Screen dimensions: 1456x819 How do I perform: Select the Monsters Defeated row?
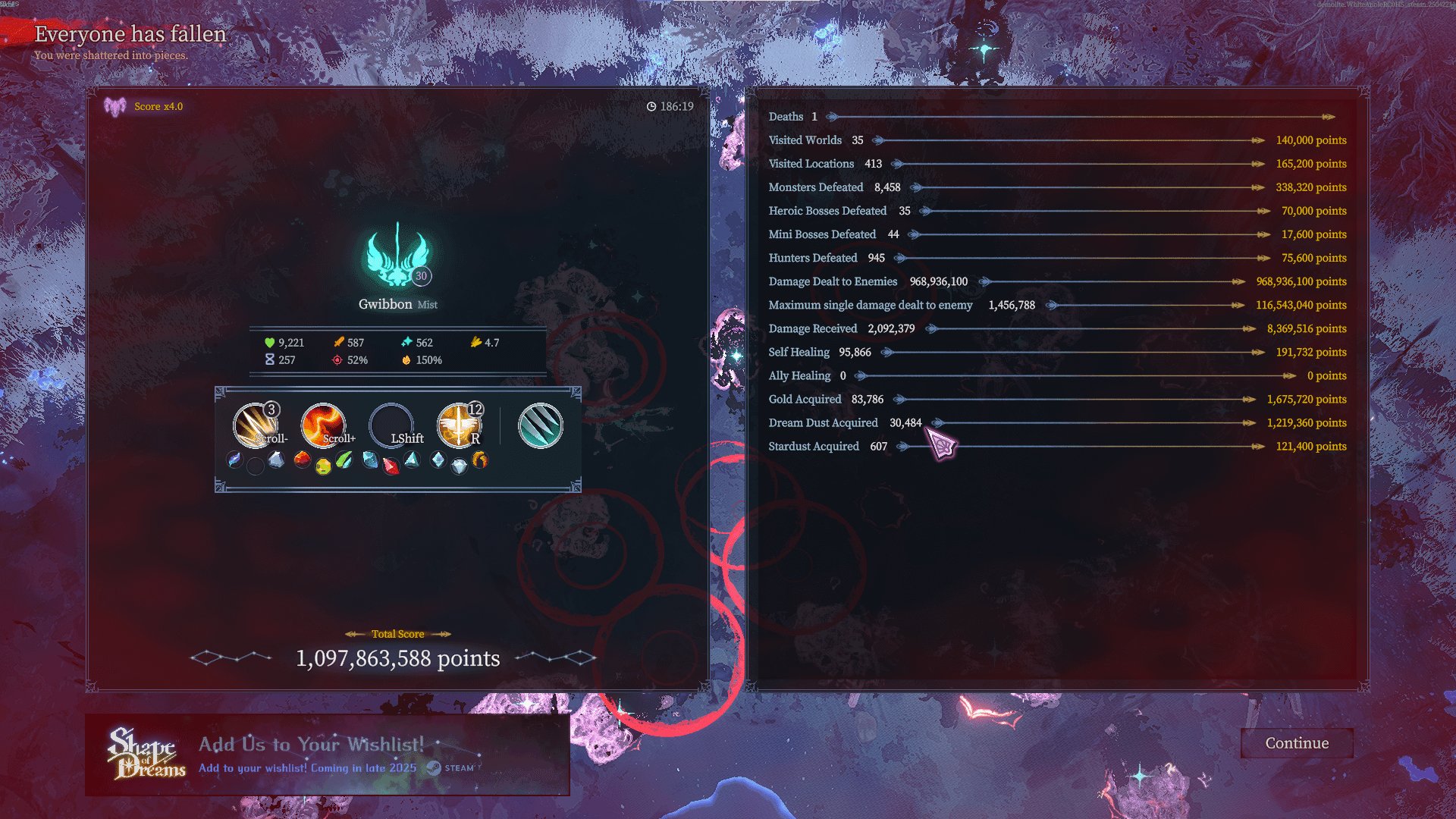(x=1057, y=187)
